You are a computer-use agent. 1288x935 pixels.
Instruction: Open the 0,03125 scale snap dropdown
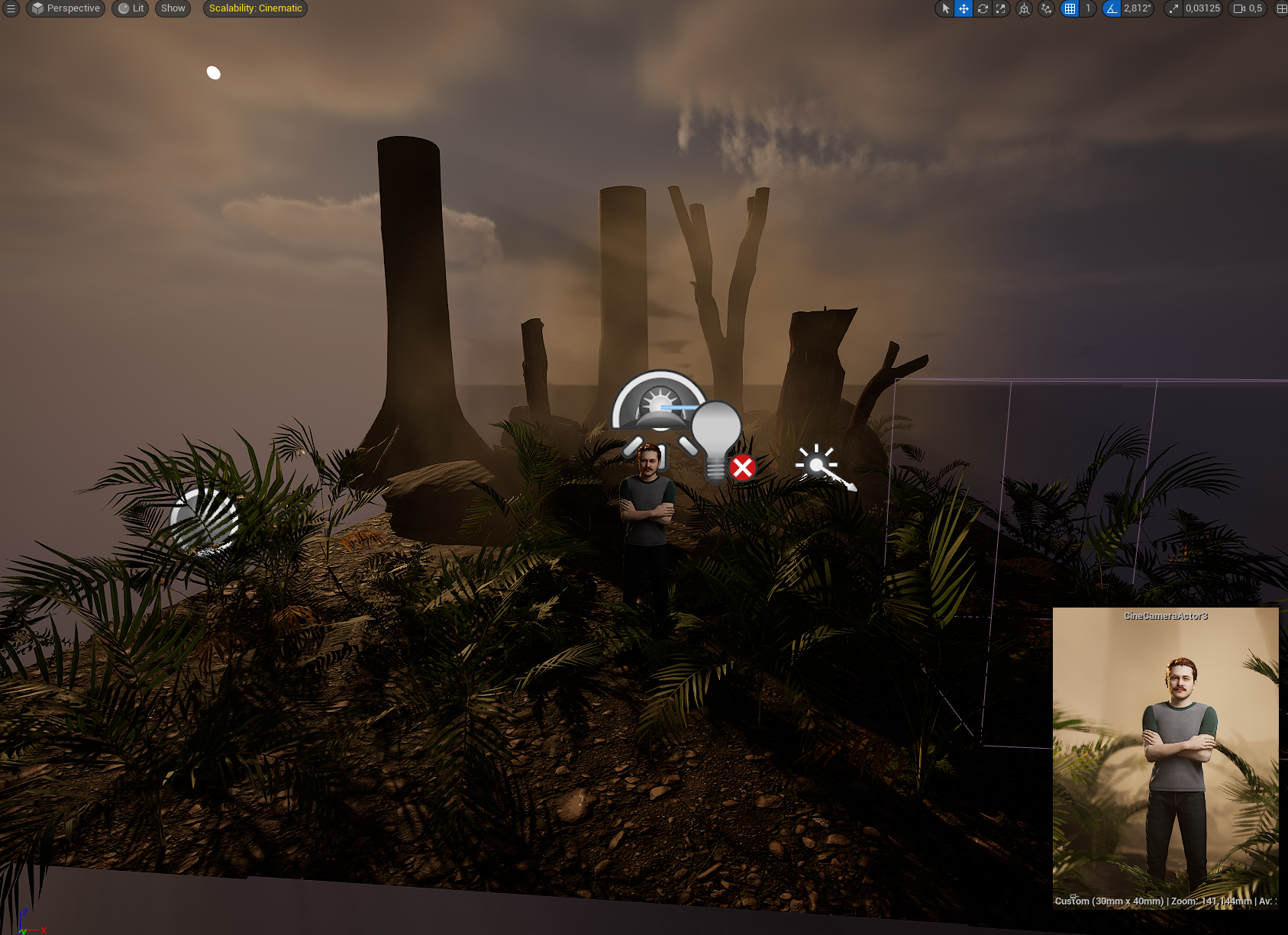[1202, 8]
